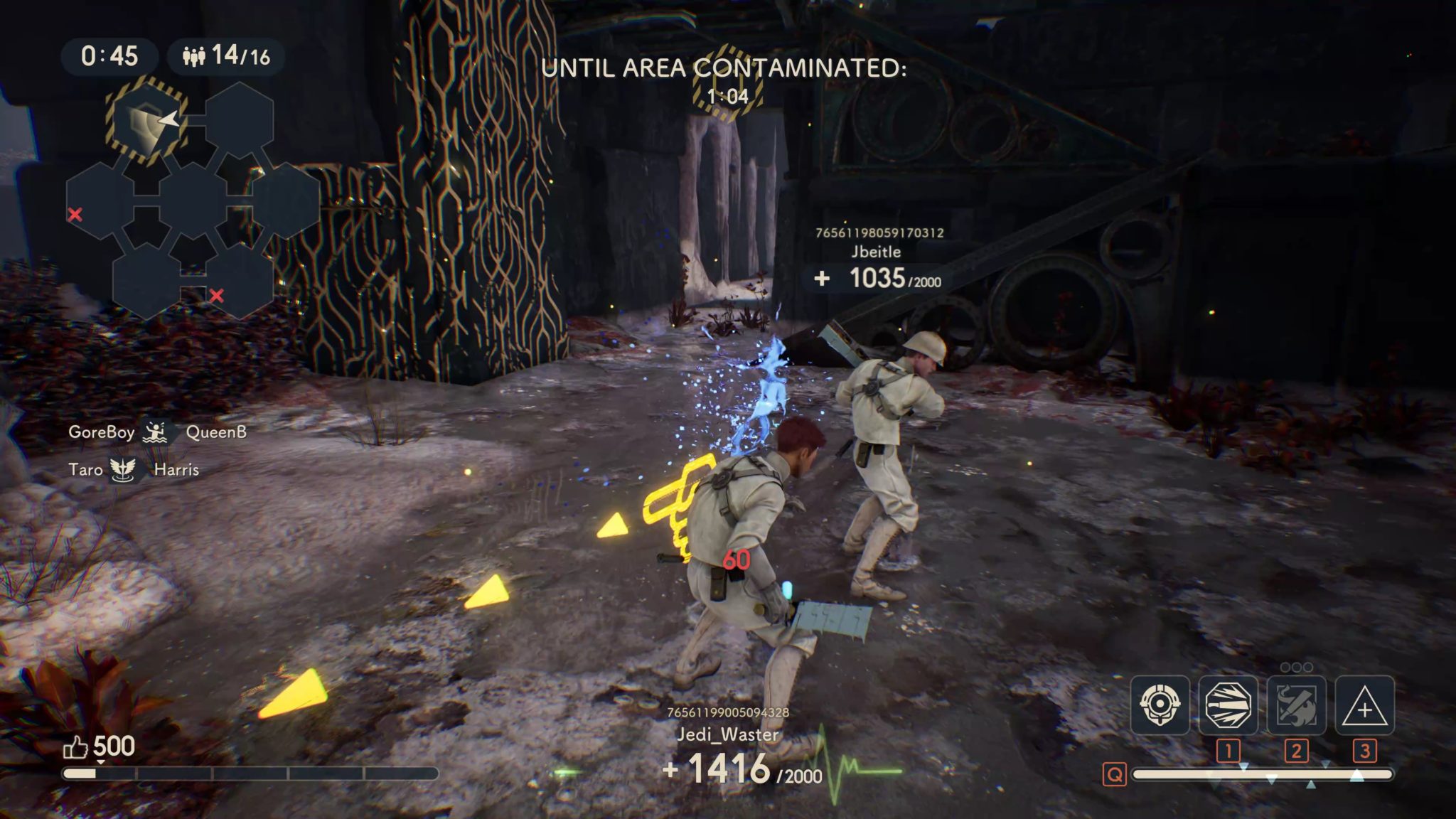The image size is (1456, 819).
Task: Click the players remaining icon by 14/16
Action: tap(193, 55)
